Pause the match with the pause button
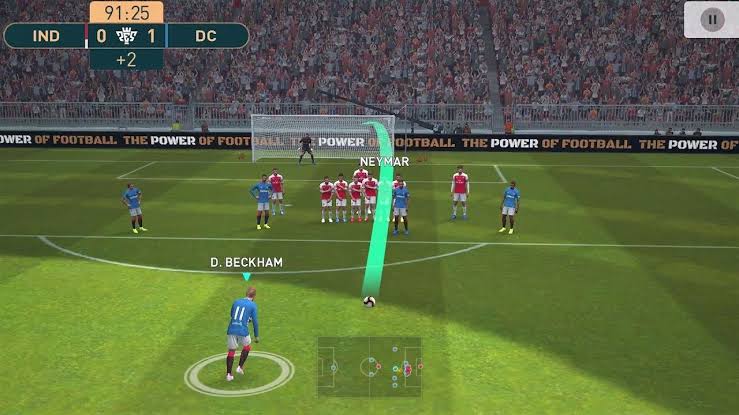 [x=711, y=19]
